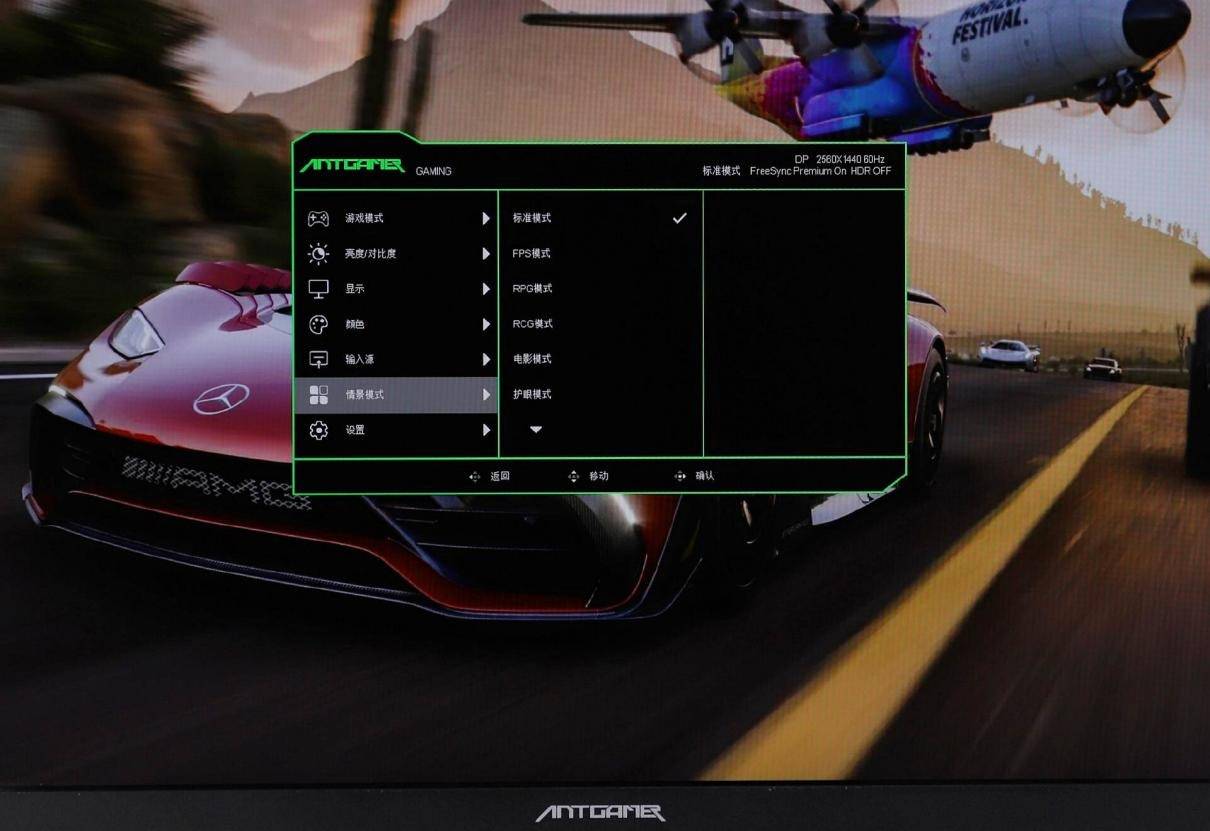Click the down arrow below 护眼模式
The height and width of the screenshot is (831, 1210).
(536, 429)
